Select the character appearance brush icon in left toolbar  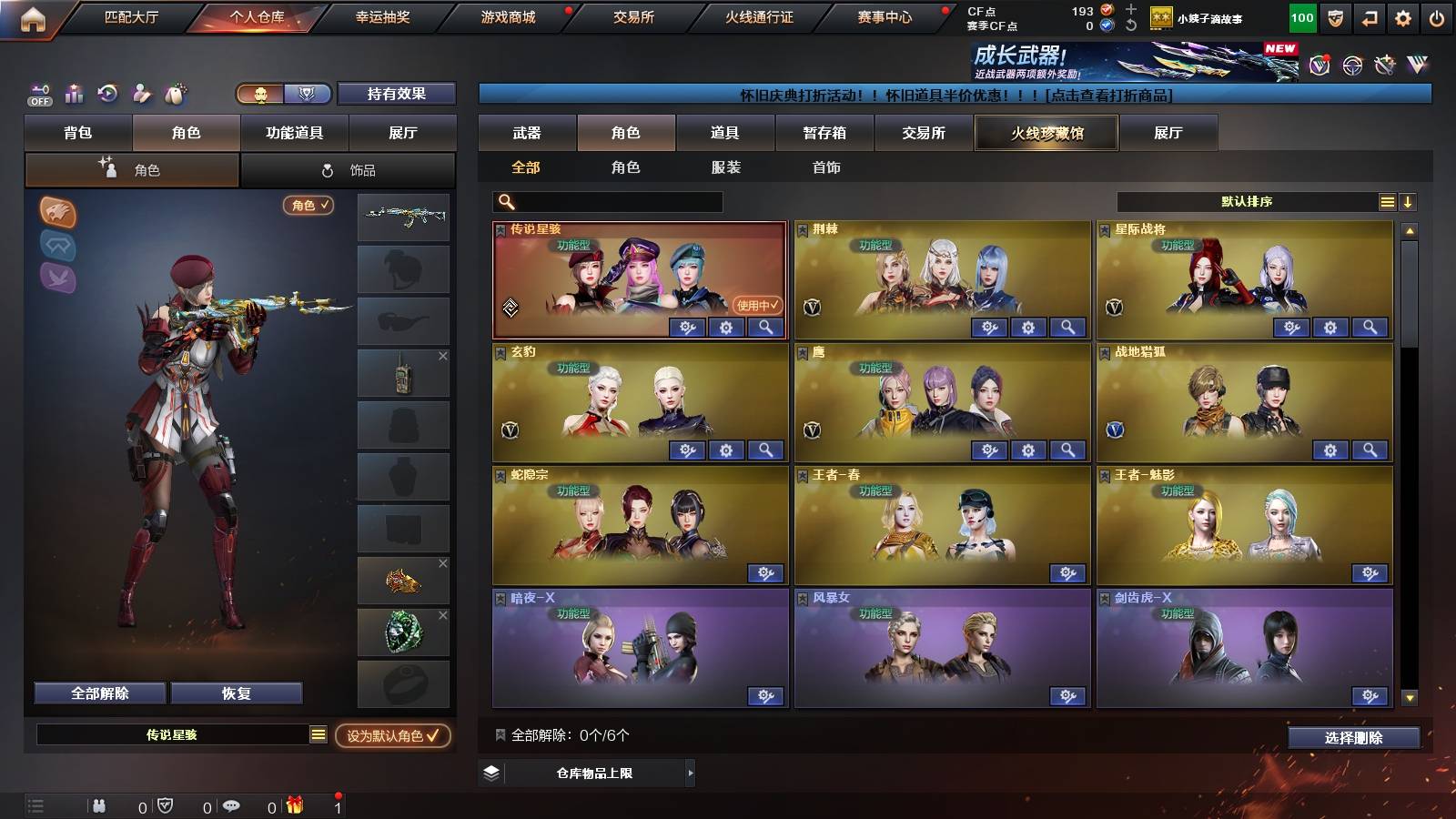click(x=139, y=94)
